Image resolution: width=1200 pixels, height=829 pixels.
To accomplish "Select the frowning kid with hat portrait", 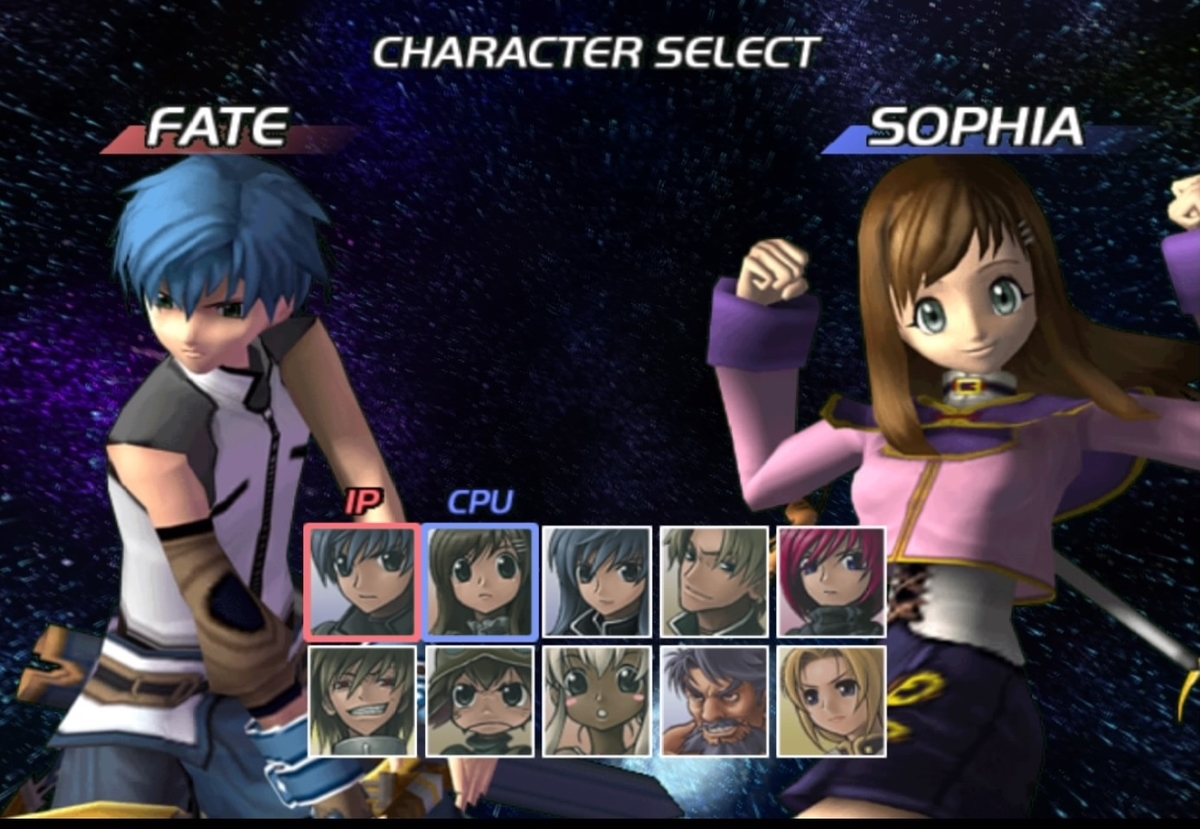I will (480, 701).
